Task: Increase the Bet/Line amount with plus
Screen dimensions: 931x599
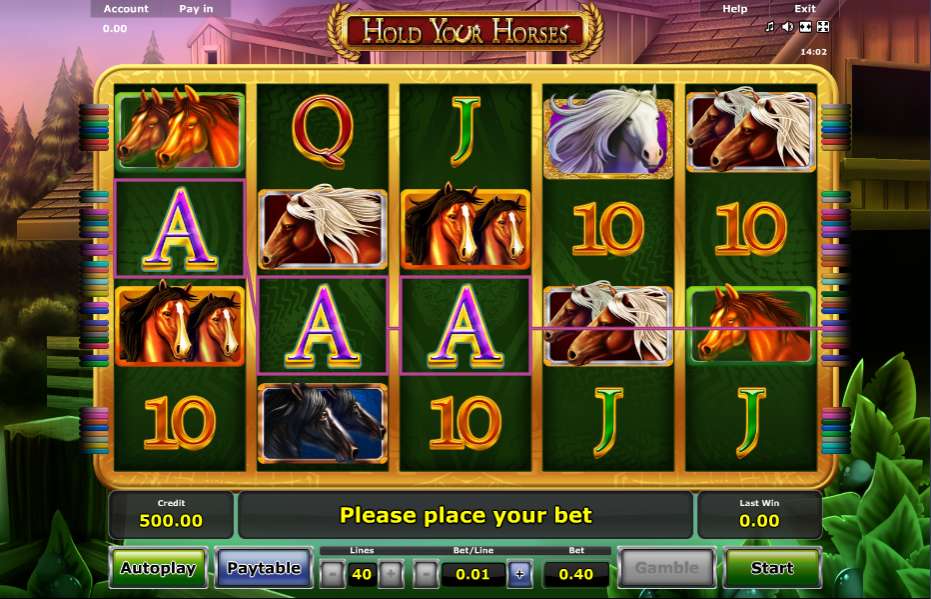Action: tap(519, 574)
